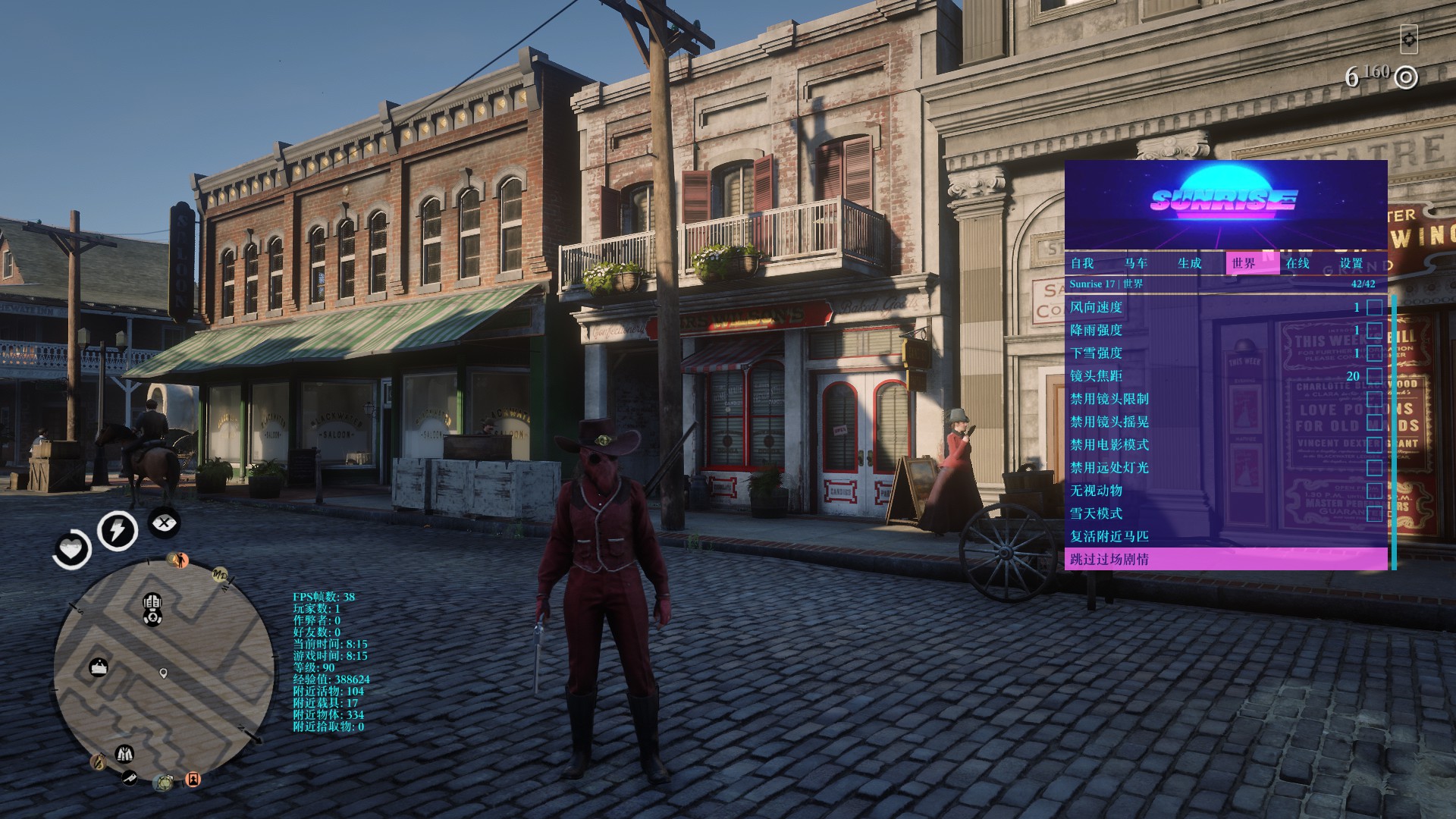Select the 生成 tab
The image size is (1456, 819).
1189,263
